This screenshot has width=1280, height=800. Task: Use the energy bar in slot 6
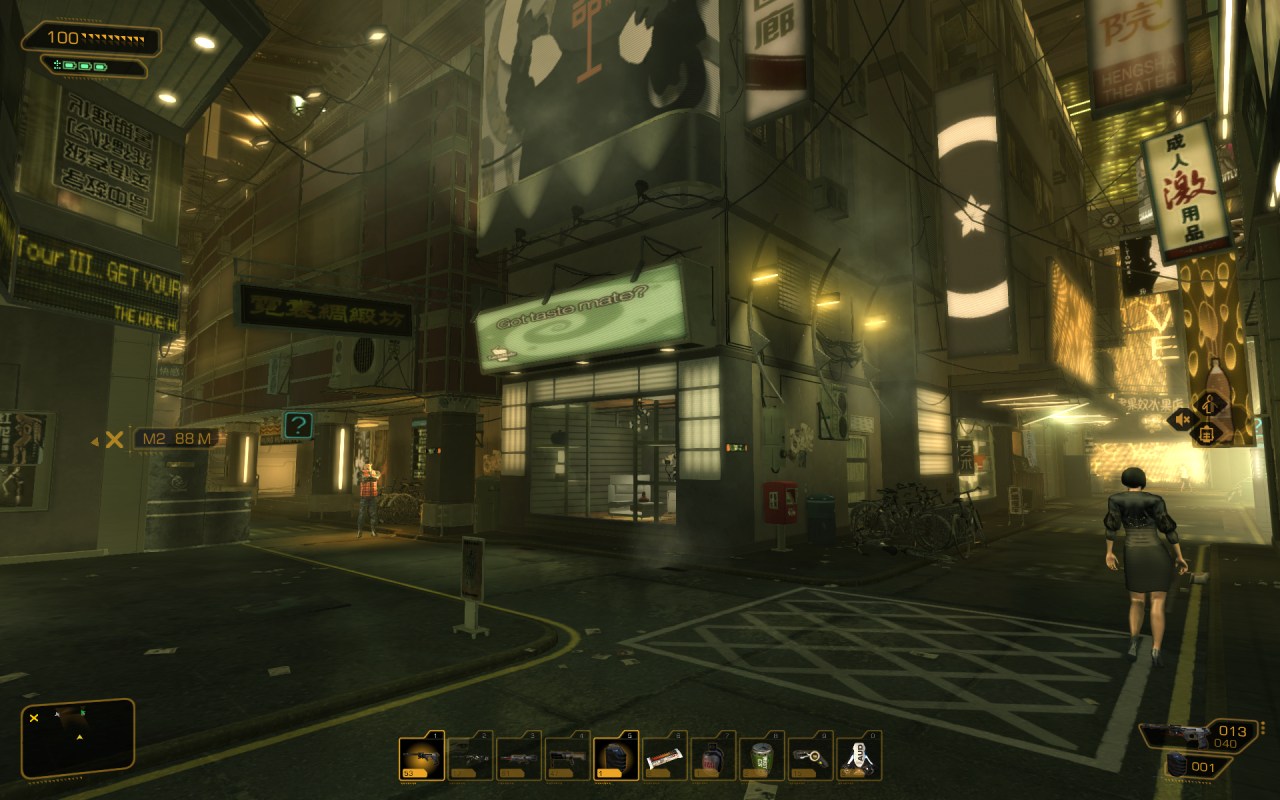[665, 758]
